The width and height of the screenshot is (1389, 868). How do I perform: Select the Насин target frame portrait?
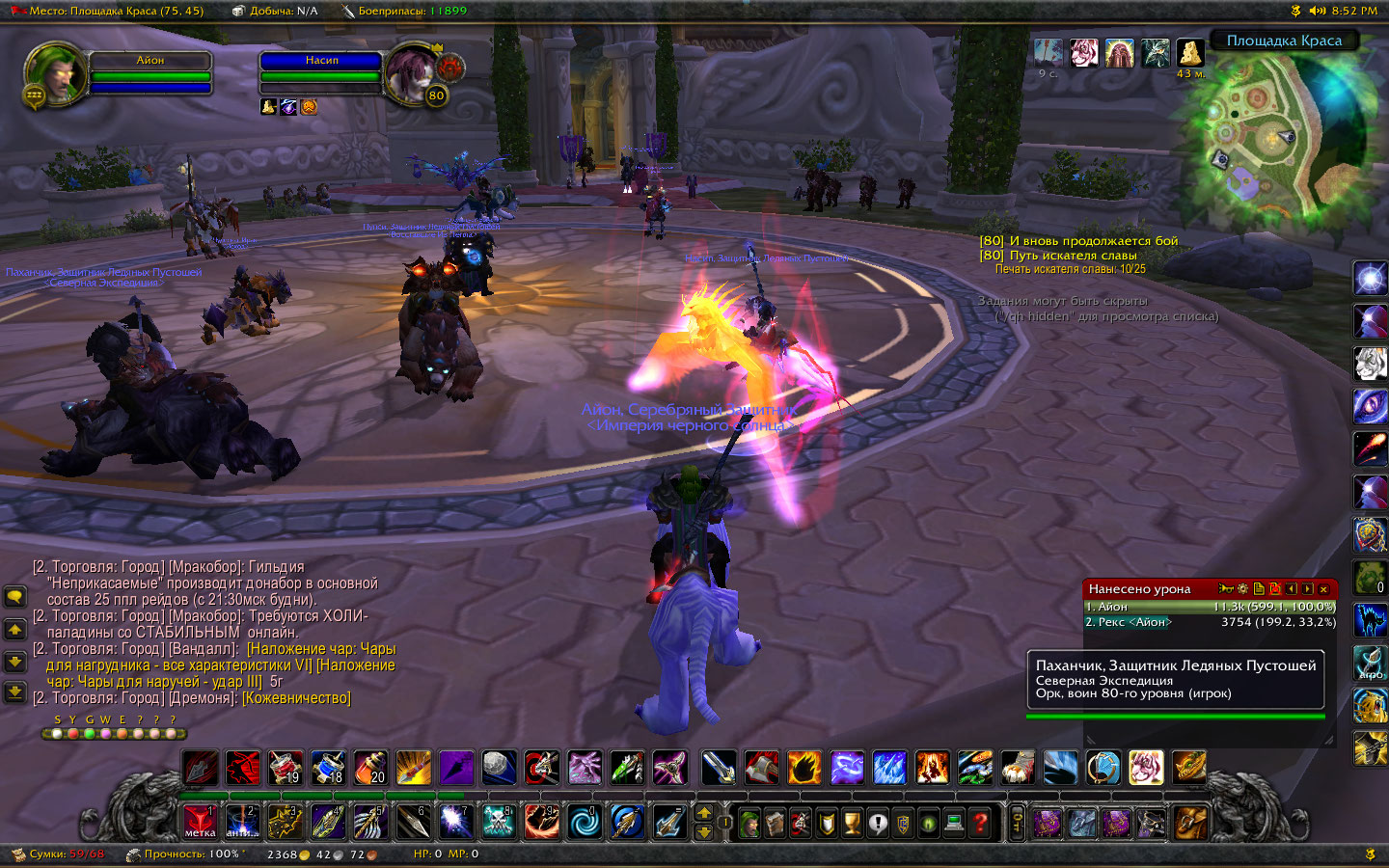(x=413, y=73)
